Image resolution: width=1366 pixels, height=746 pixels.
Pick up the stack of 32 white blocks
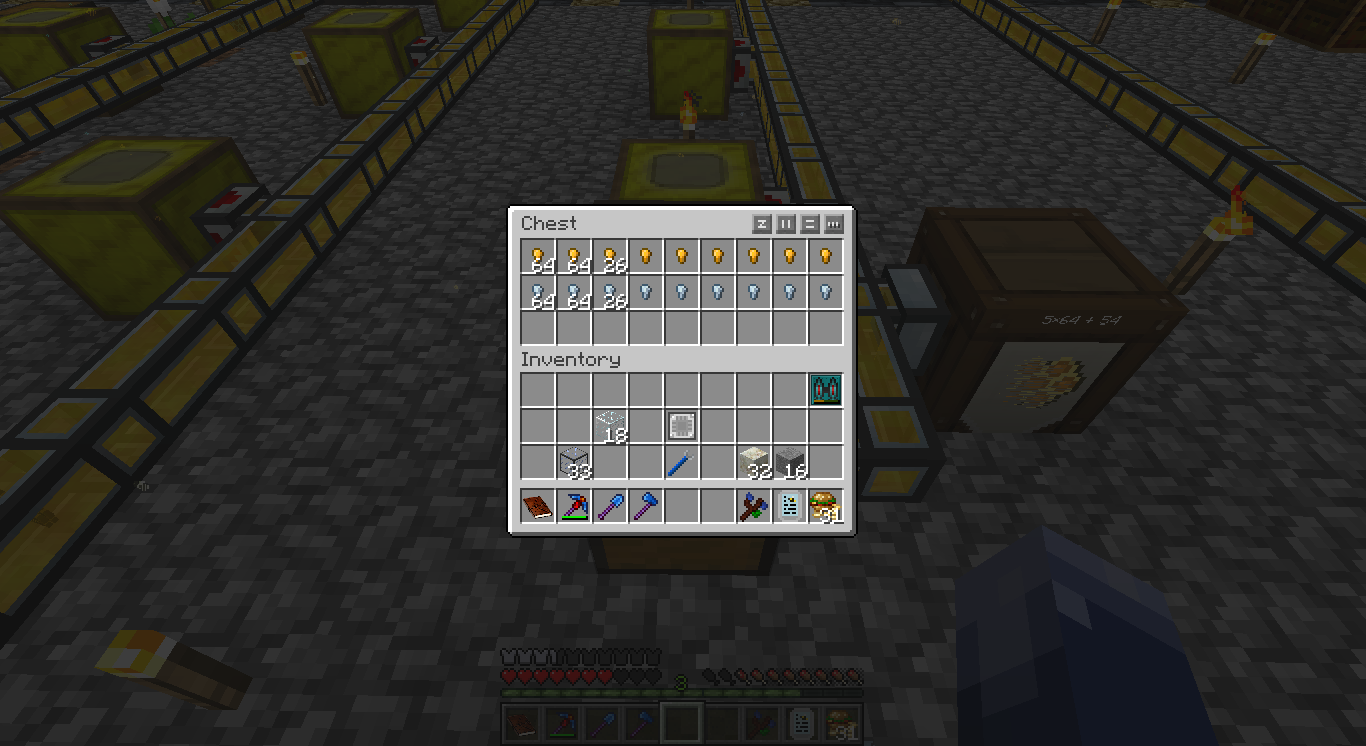point(754,462)
